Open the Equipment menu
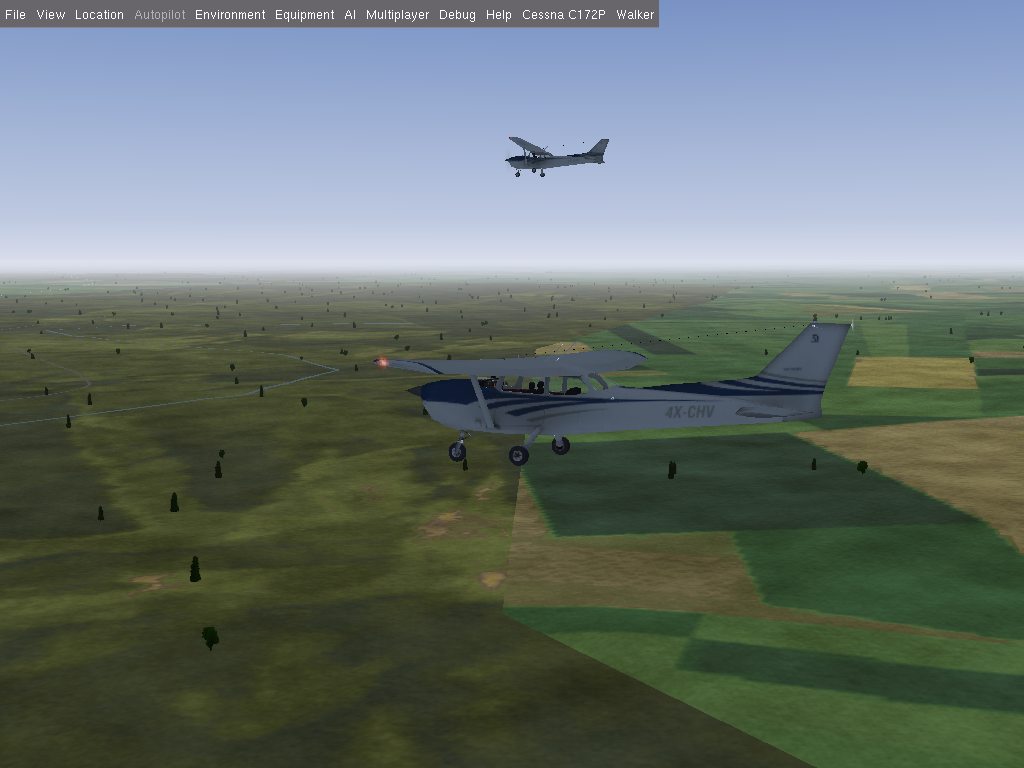This screenshot has width=1024, height=768. (x=304, y=15)
